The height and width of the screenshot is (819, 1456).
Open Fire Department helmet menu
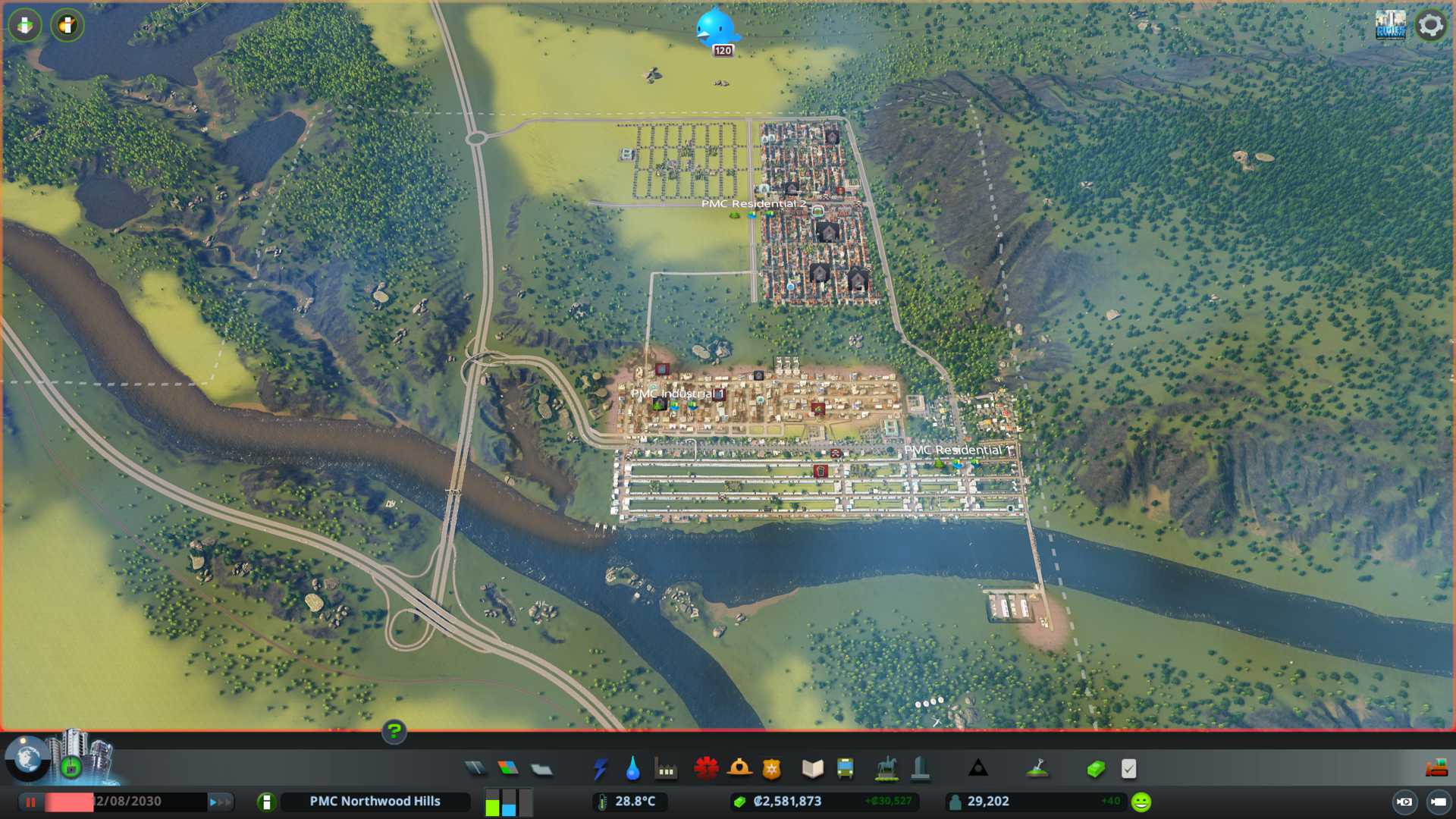pos(739,769)
